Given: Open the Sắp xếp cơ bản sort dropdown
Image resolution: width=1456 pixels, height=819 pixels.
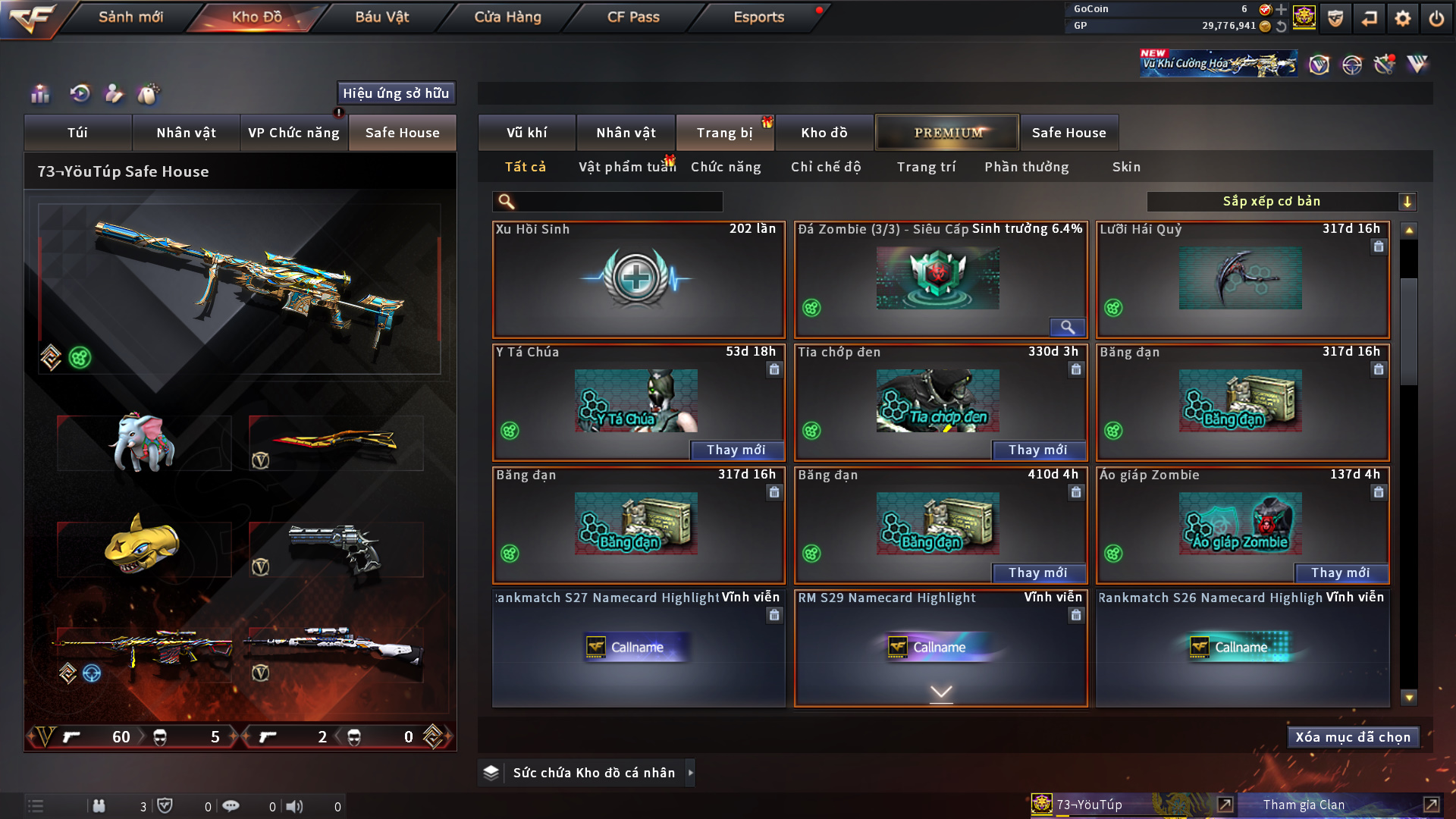Looking at the screenshot, I should coord(1281,202).
